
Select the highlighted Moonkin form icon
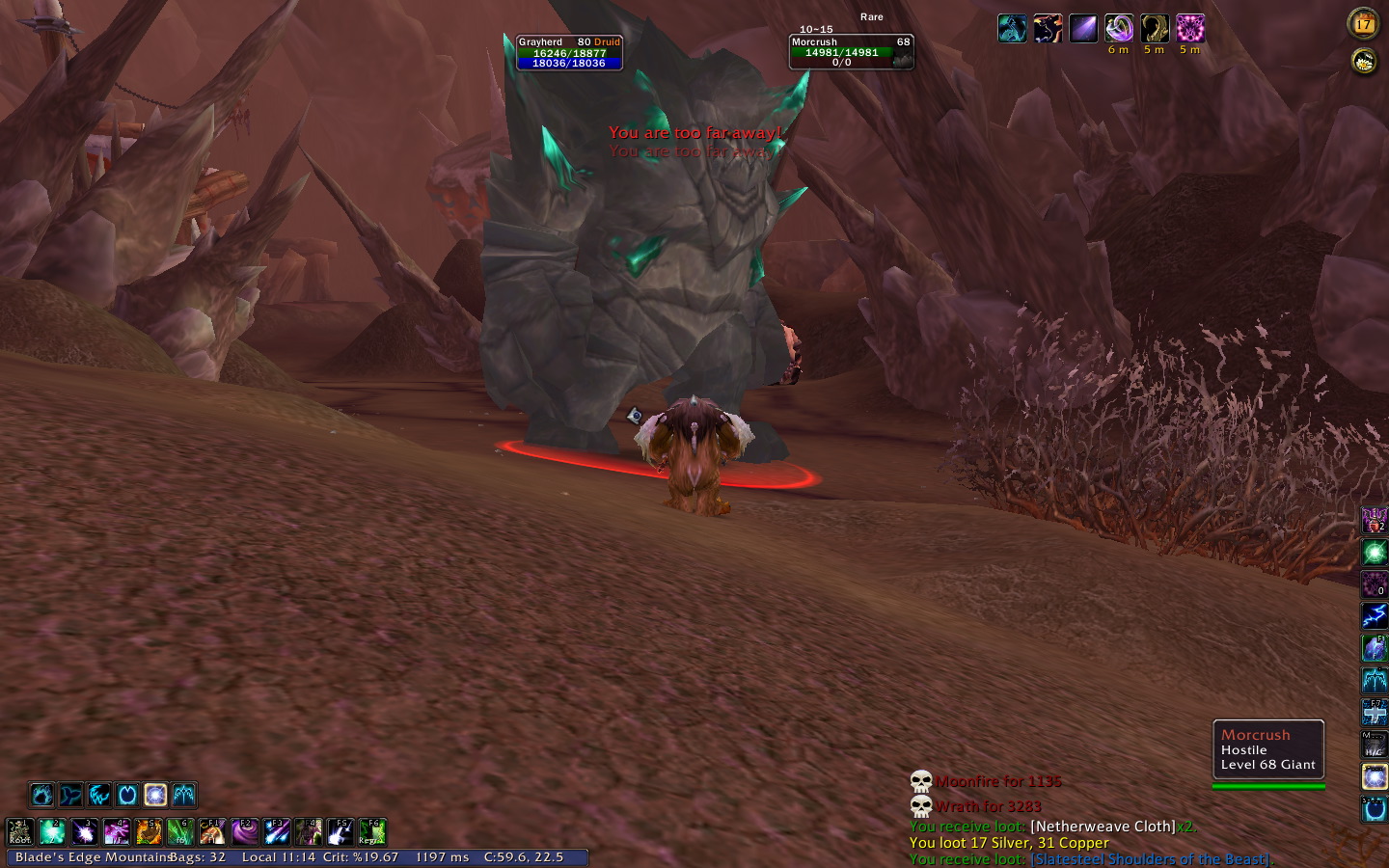pyautogui.click(x=155, y=795)
